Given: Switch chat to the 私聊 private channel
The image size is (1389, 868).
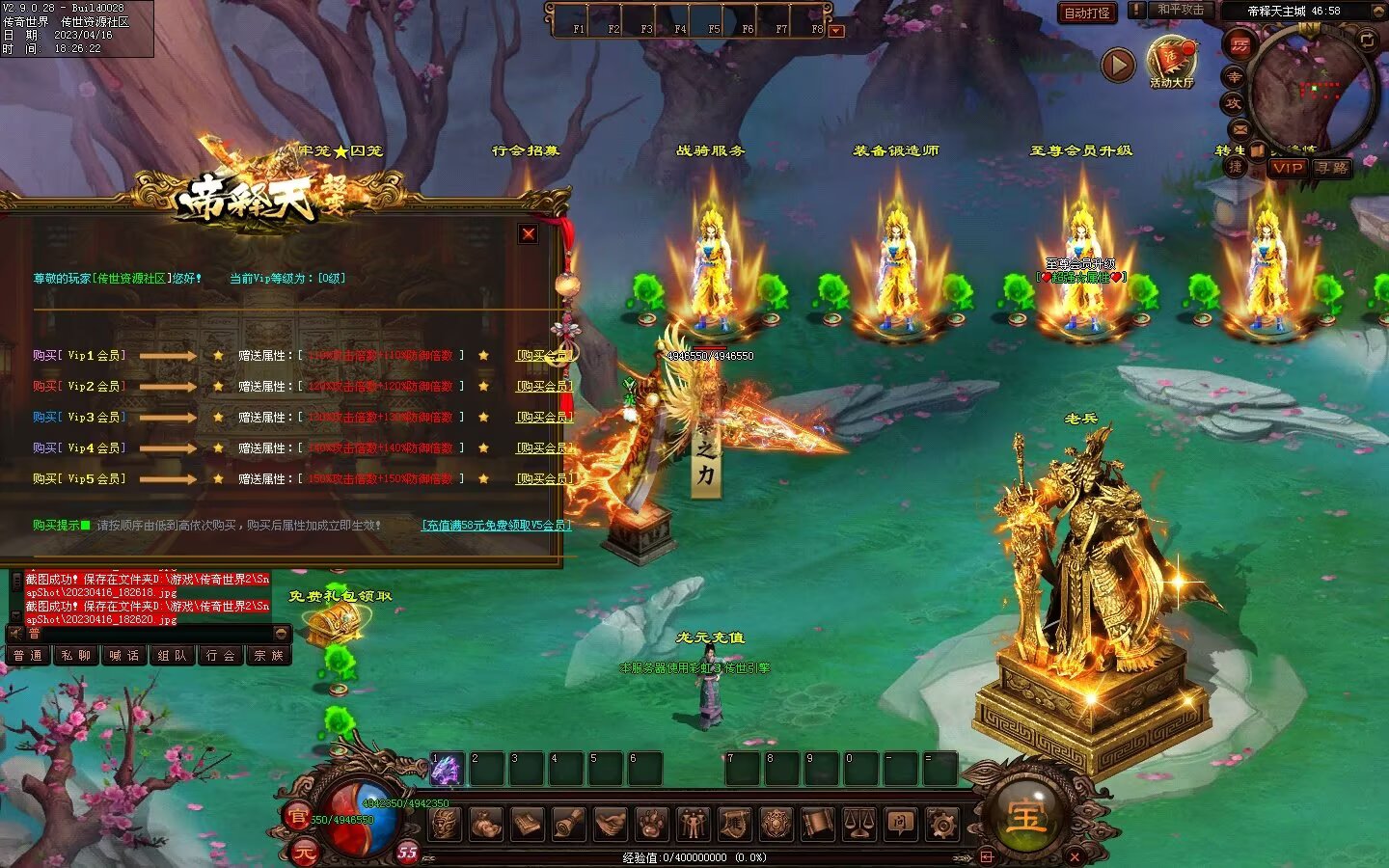Looking at the screenshot, I should coord(75,656).
